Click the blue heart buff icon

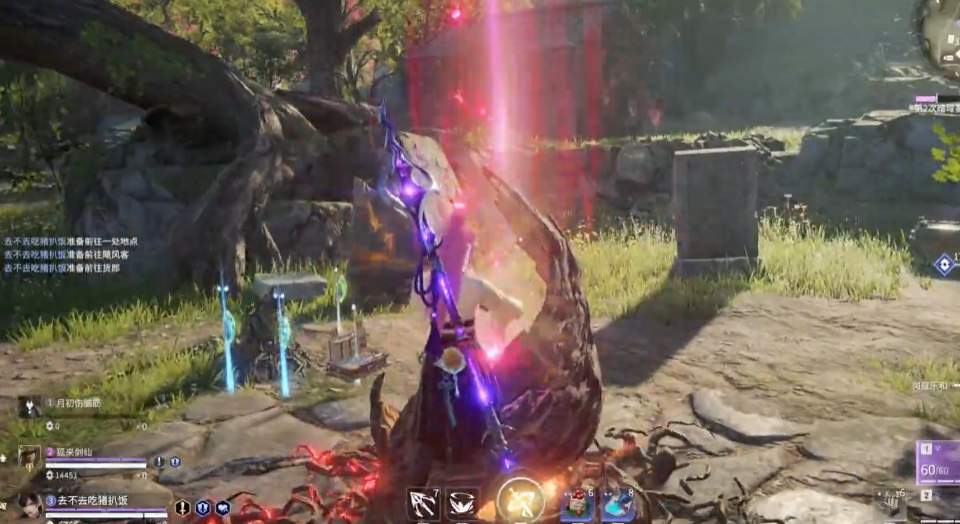point(223,508)
